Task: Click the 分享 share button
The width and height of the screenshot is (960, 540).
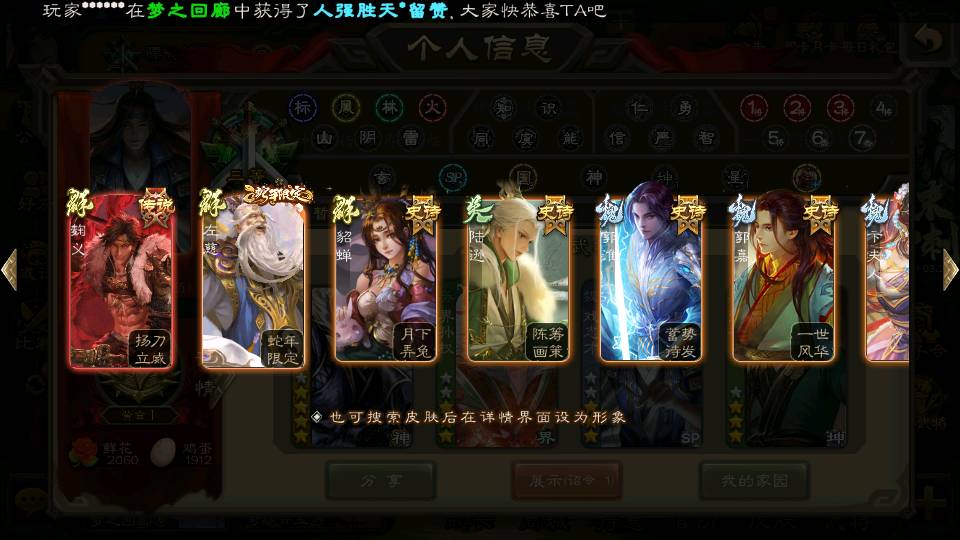Action: [x=379, y=481]
